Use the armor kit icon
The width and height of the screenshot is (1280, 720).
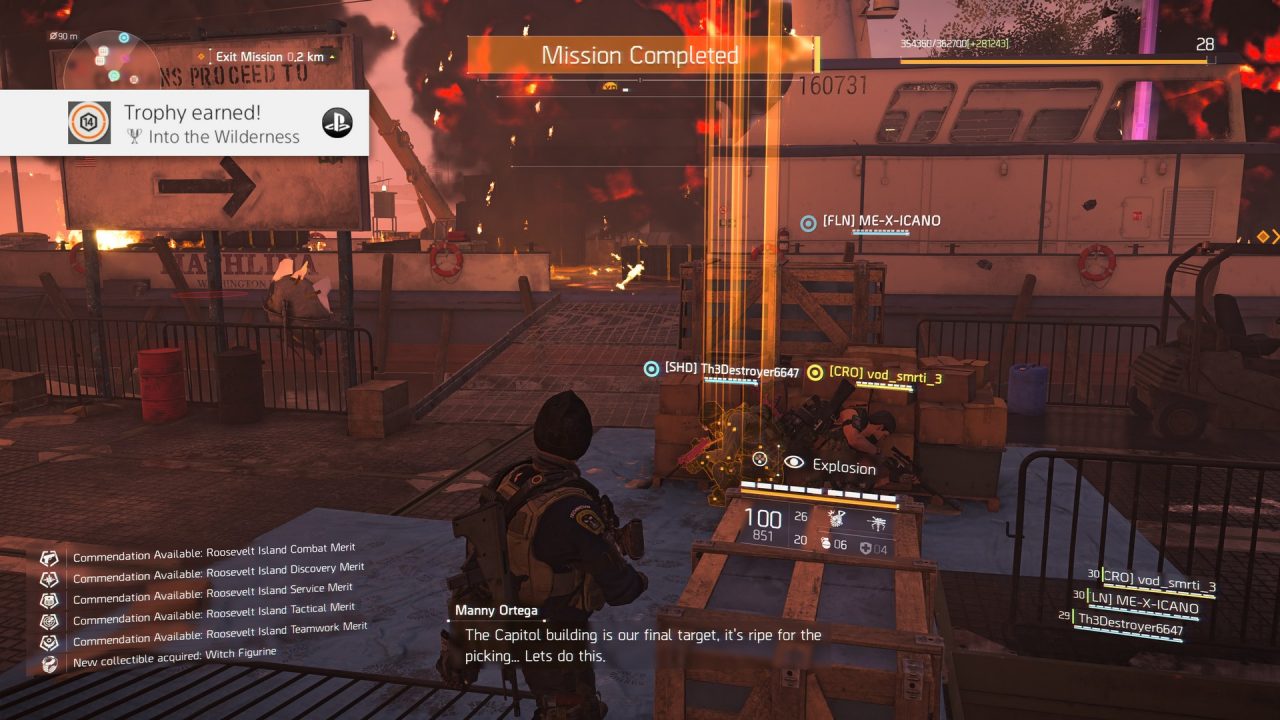(868, 547)
